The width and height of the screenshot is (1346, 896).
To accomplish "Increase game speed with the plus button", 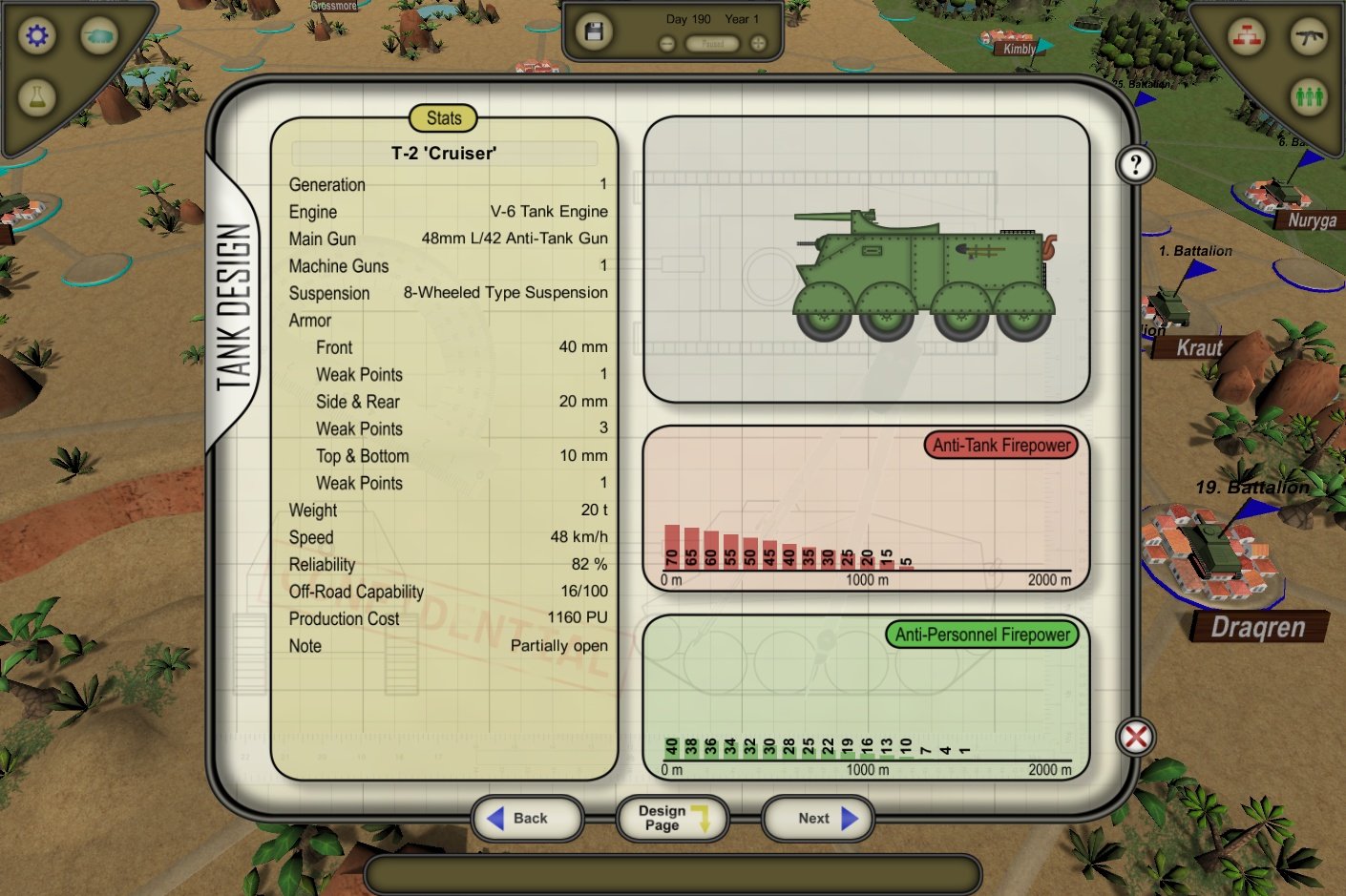I will [756, 42].
